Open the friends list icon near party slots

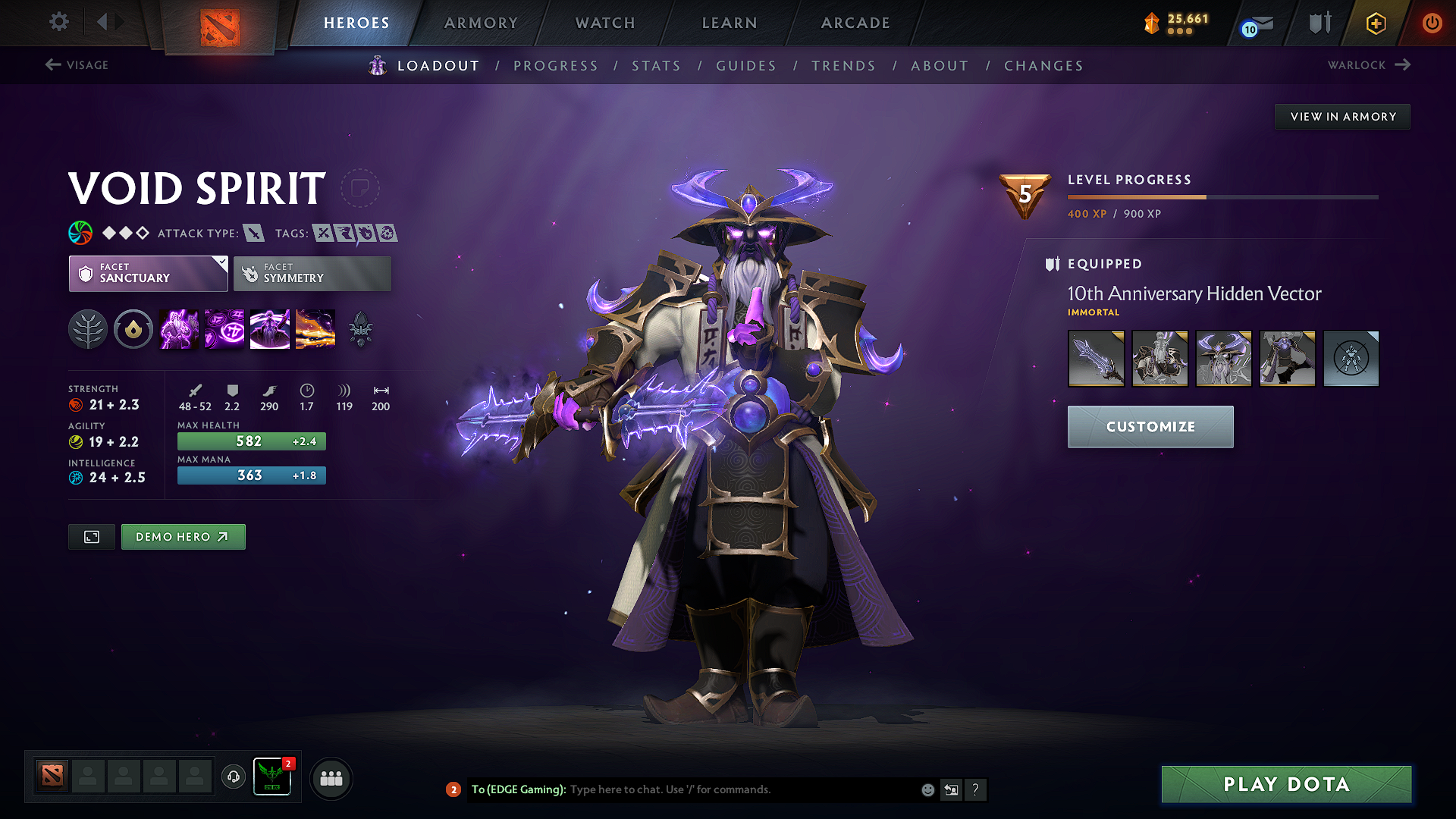(331, 777)
